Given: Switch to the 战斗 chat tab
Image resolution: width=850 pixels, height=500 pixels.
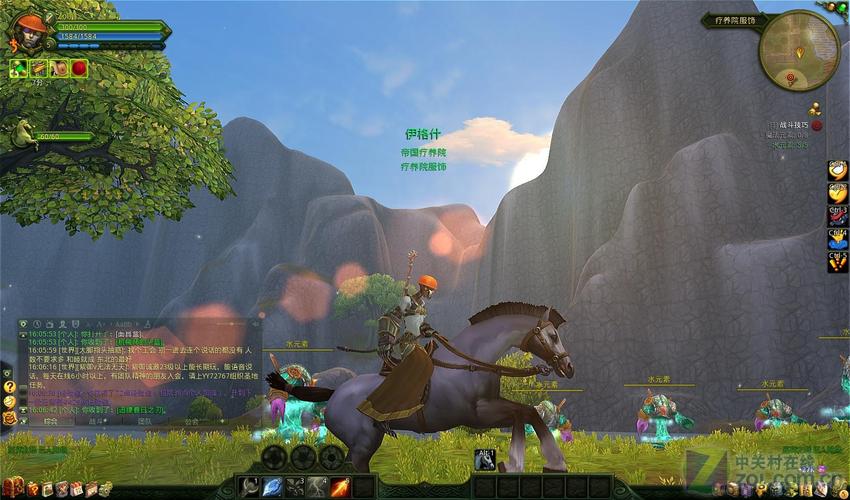Looking at the screenshot, I should pyautogui.click(x=97, y=422).
